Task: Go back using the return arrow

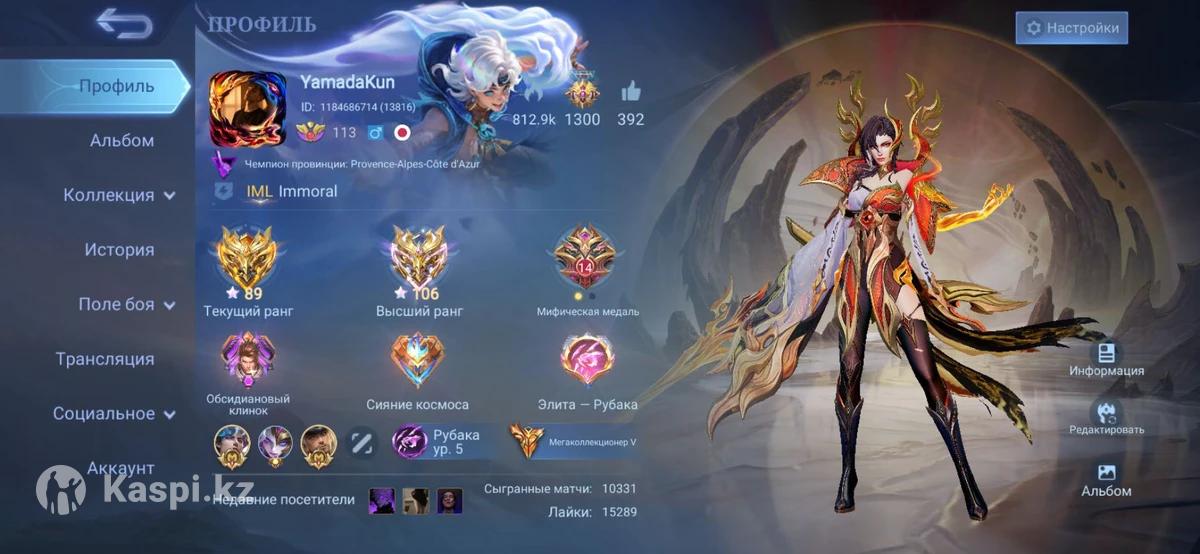Action: tap(124, 24)
